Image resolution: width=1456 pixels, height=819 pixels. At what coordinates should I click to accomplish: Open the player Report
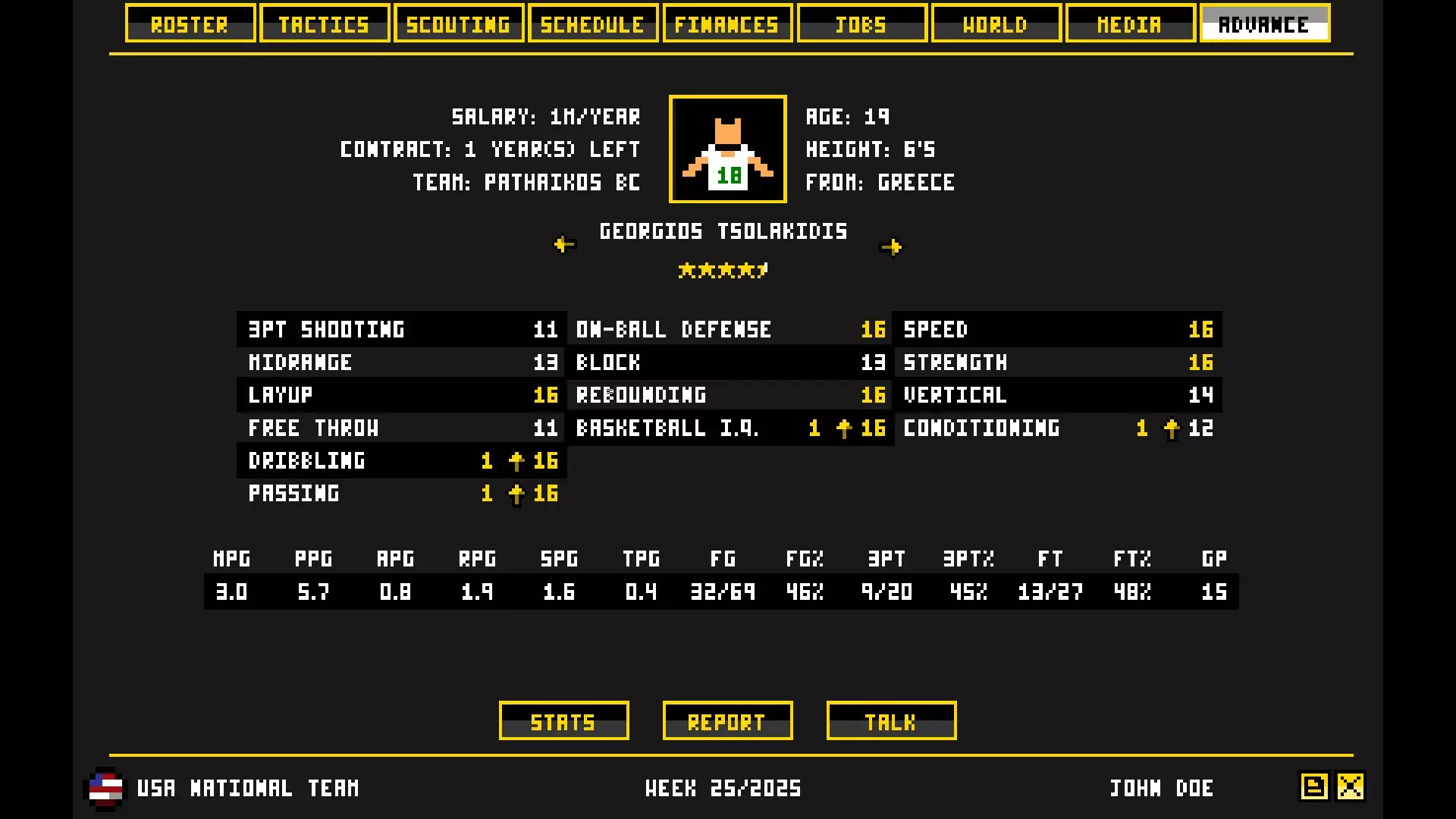(x=727, y=720)
